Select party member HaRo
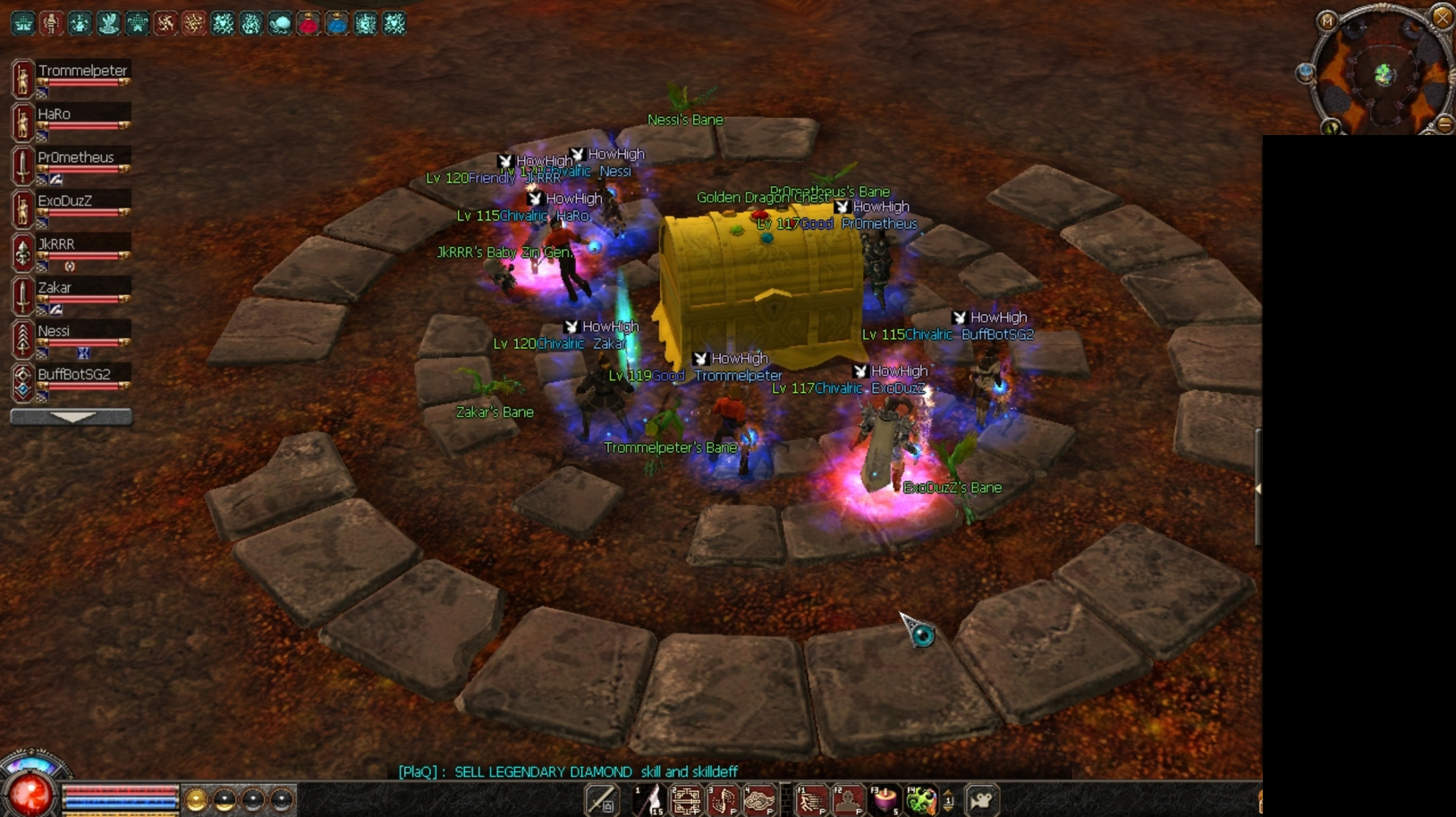 [55, 115]
